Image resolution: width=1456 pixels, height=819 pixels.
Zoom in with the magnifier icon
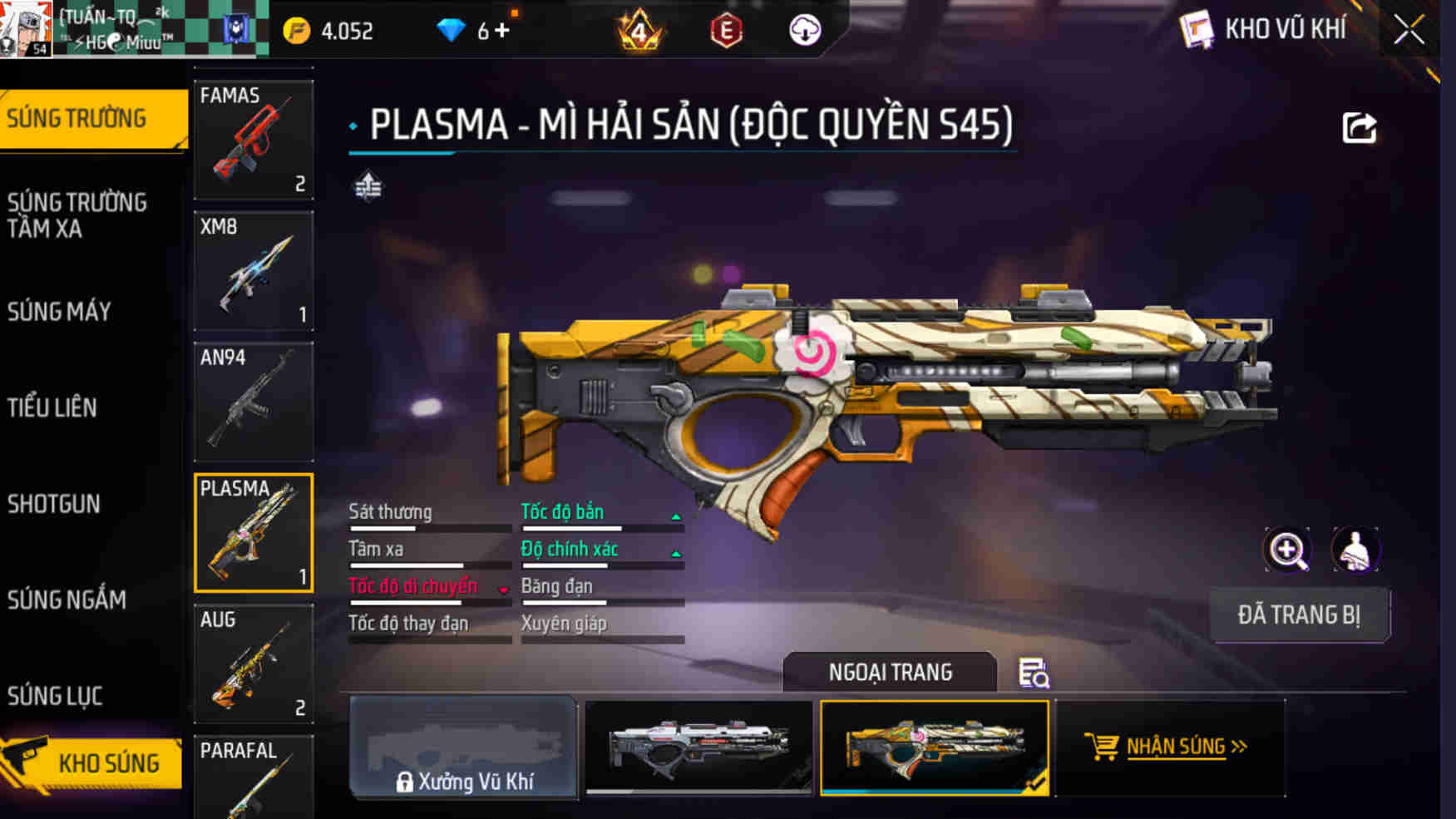click(1287, 550)
